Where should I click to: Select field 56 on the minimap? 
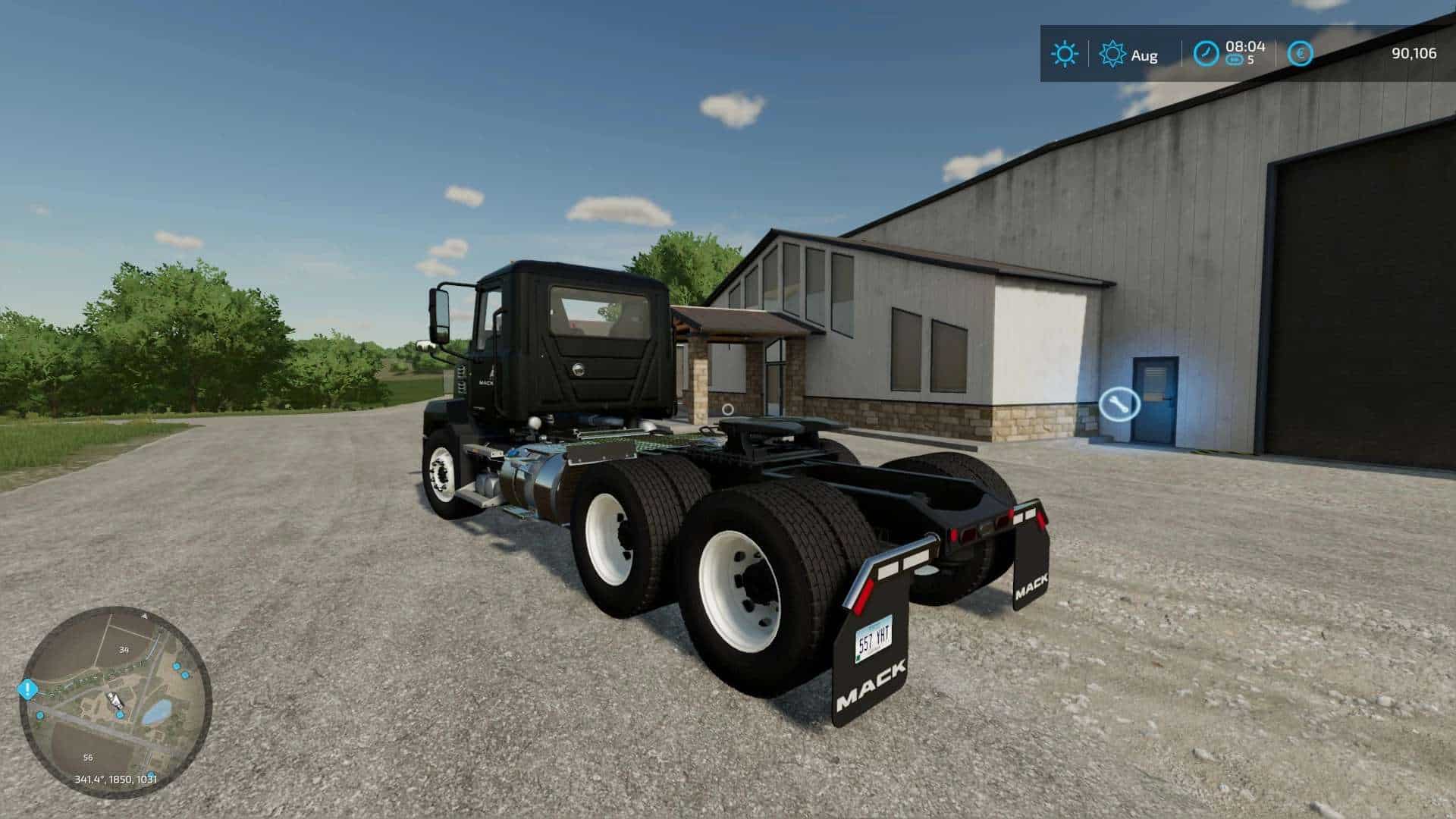88,756
